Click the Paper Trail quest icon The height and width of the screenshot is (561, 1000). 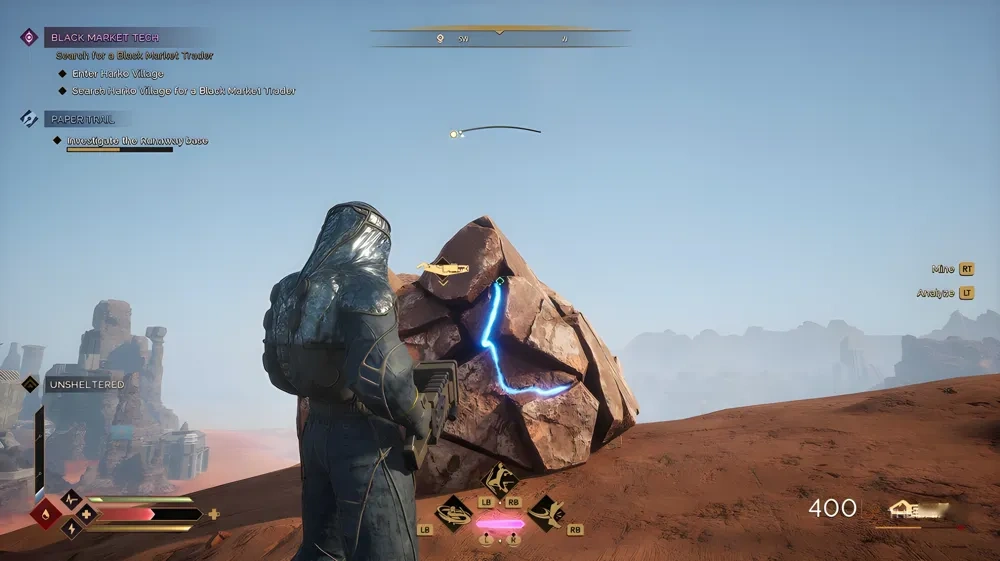pos(29,119)
